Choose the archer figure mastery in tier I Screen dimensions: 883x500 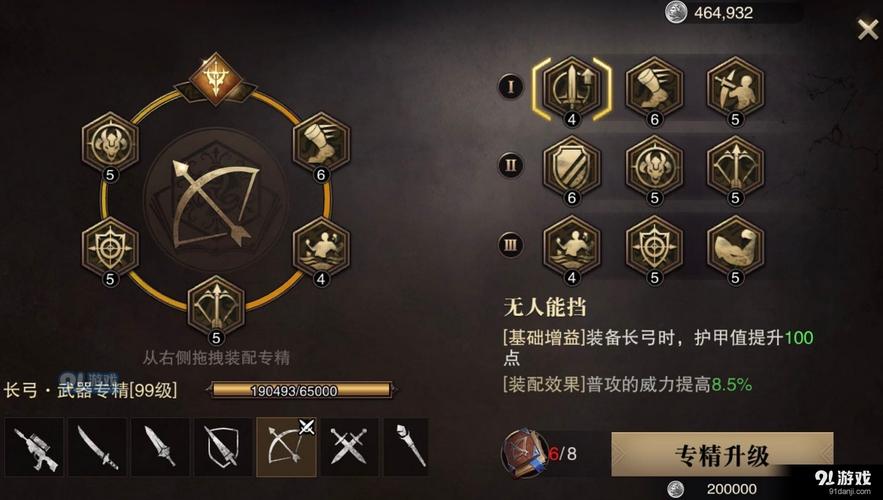(735, 86)
